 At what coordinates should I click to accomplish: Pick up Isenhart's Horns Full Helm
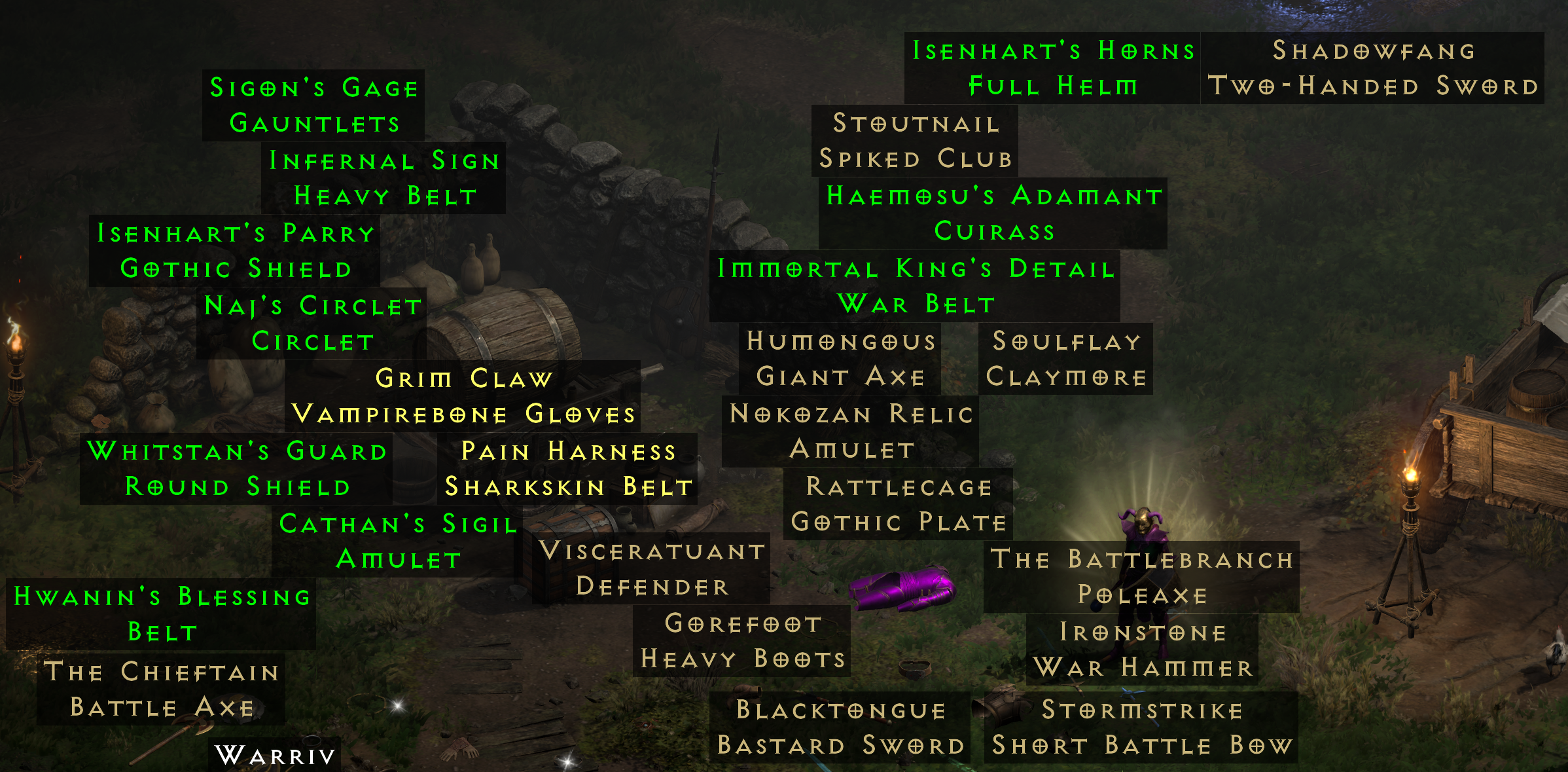pyautogui.click(x=1052, y=67)
